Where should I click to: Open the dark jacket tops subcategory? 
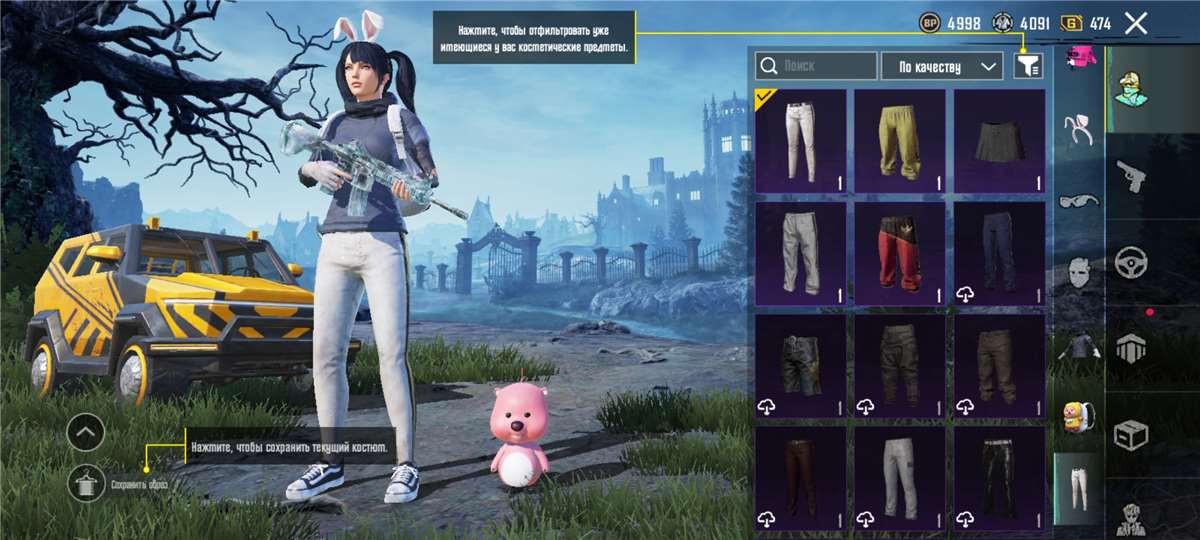[x=1078, y=346]
